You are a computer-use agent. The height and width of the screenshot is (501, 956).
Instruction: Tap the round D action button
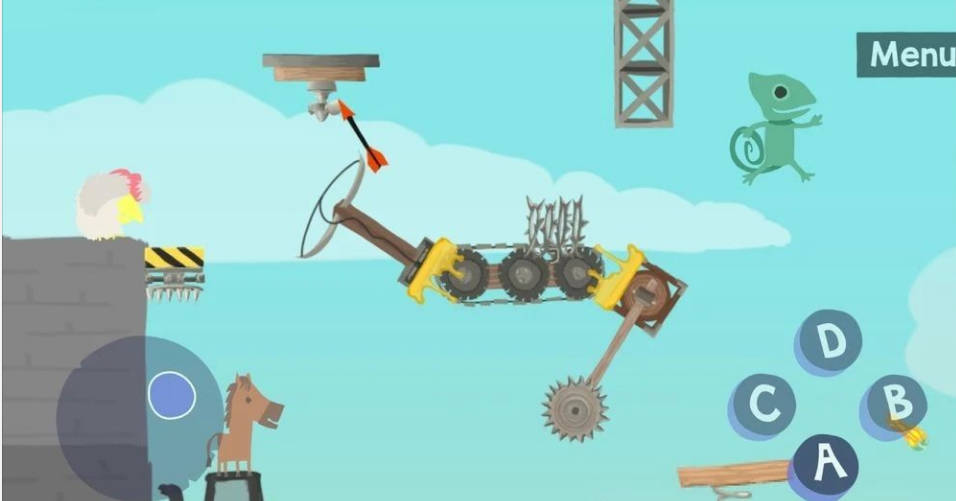tap(830, 342)
